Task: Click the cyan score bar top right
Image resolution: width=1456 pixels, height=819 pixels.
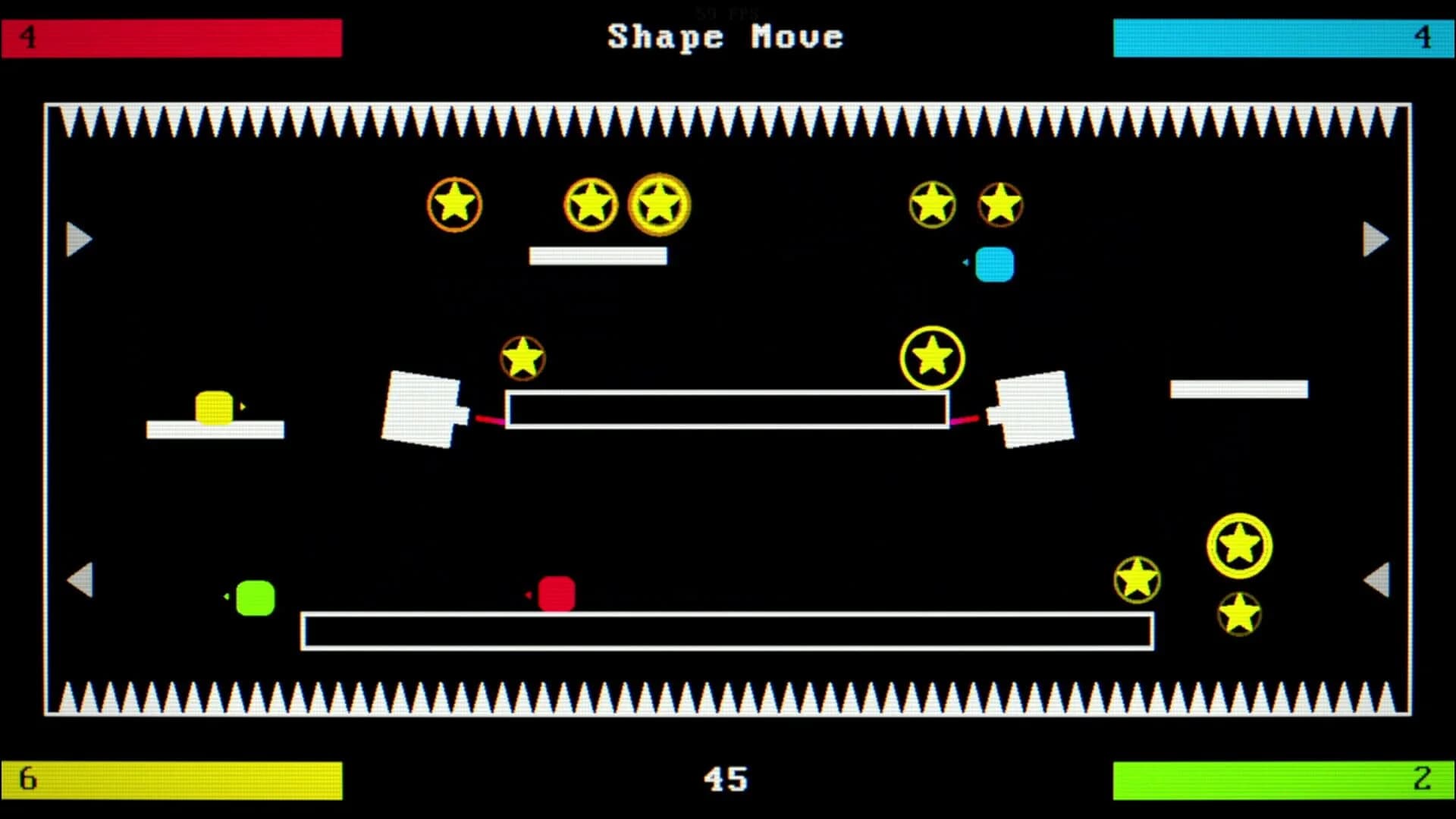Action: (x=1284, y=38)
